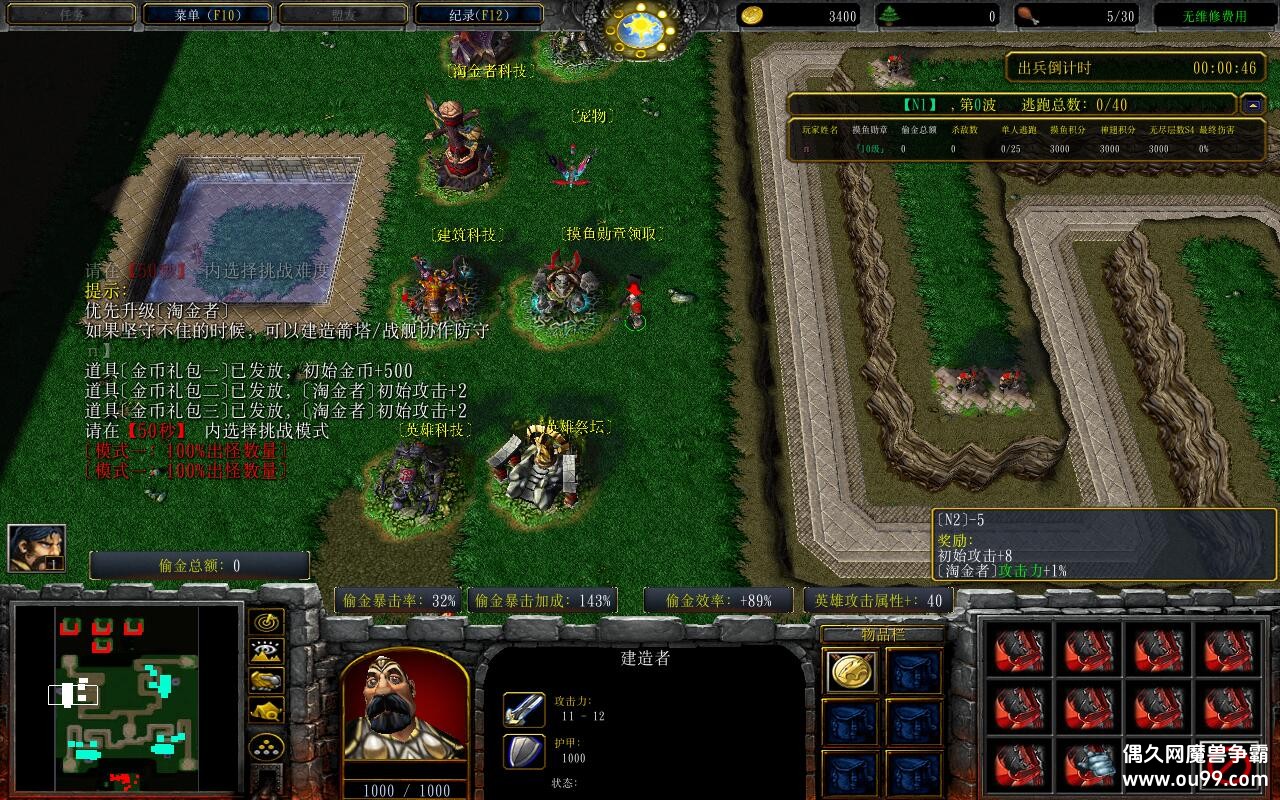Select the gold coin item slot
The image size is (1280, 800).
852,671
